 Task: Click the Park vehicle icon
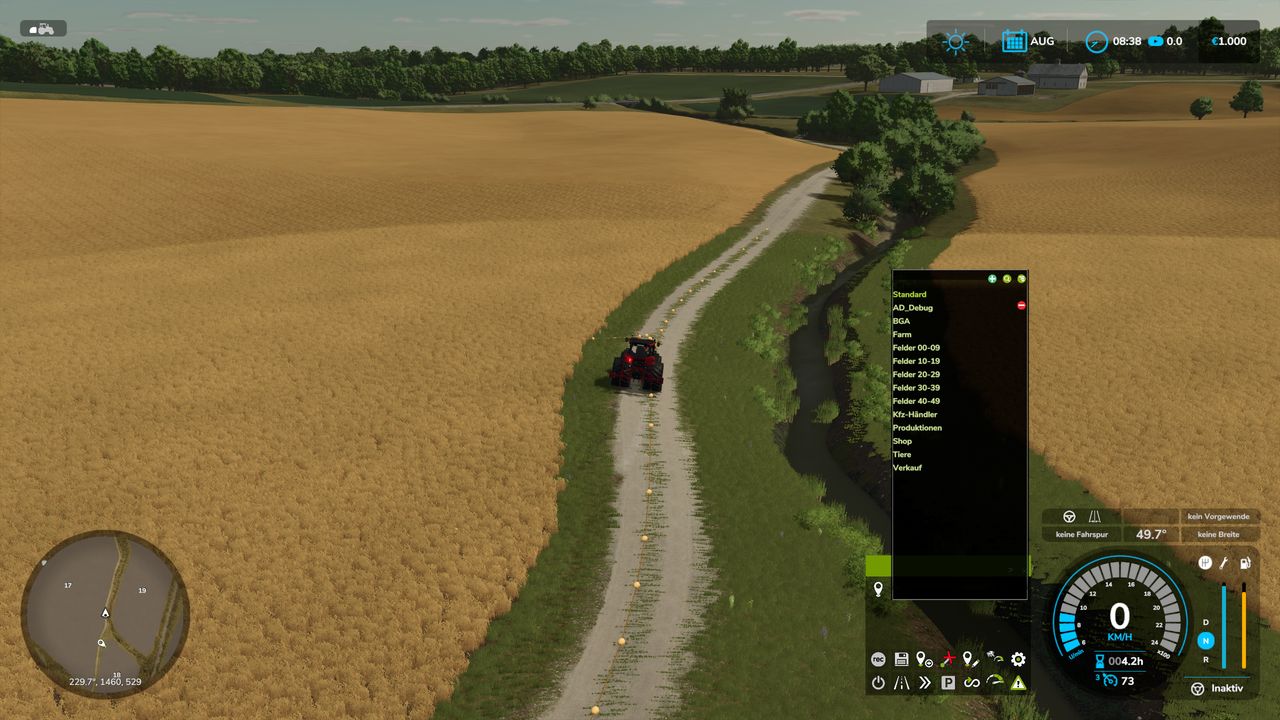pyautogui.click(x=948, y=682)
